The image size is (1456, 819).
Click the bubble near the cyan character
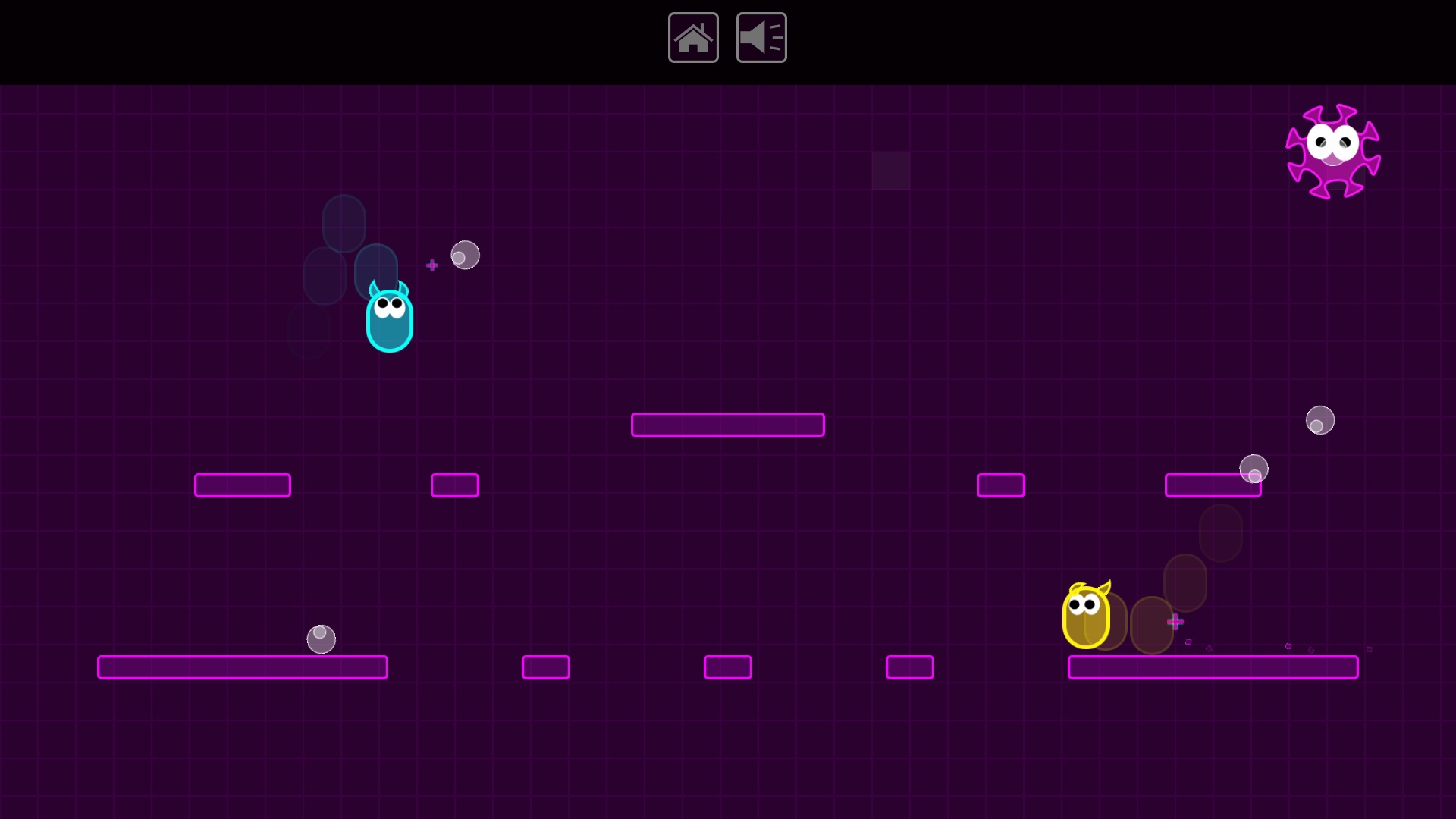(465, 256)
